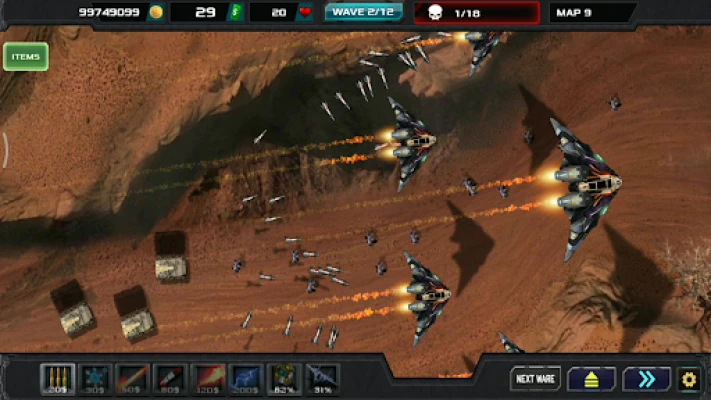
Task: Choose the 120$ flame turret
Action: click(209, 378)
